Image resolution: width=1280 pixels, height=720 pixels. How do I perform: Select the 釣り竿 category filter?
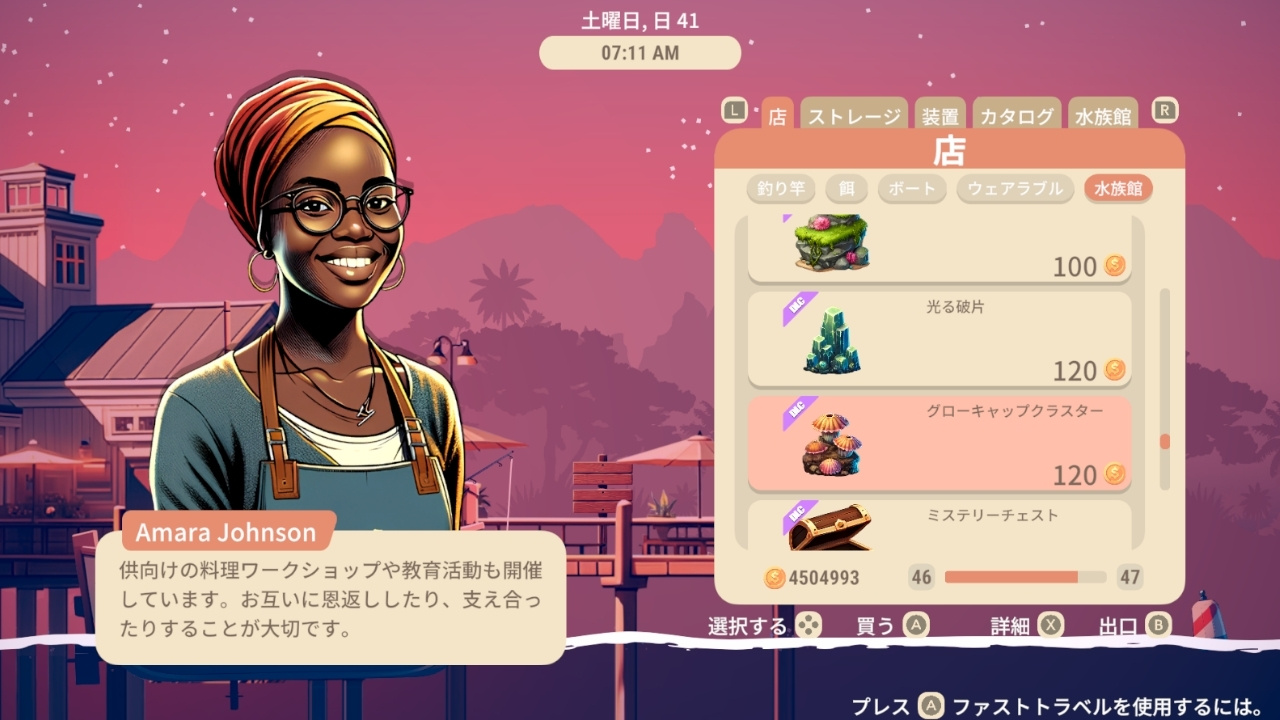[781, 188]
